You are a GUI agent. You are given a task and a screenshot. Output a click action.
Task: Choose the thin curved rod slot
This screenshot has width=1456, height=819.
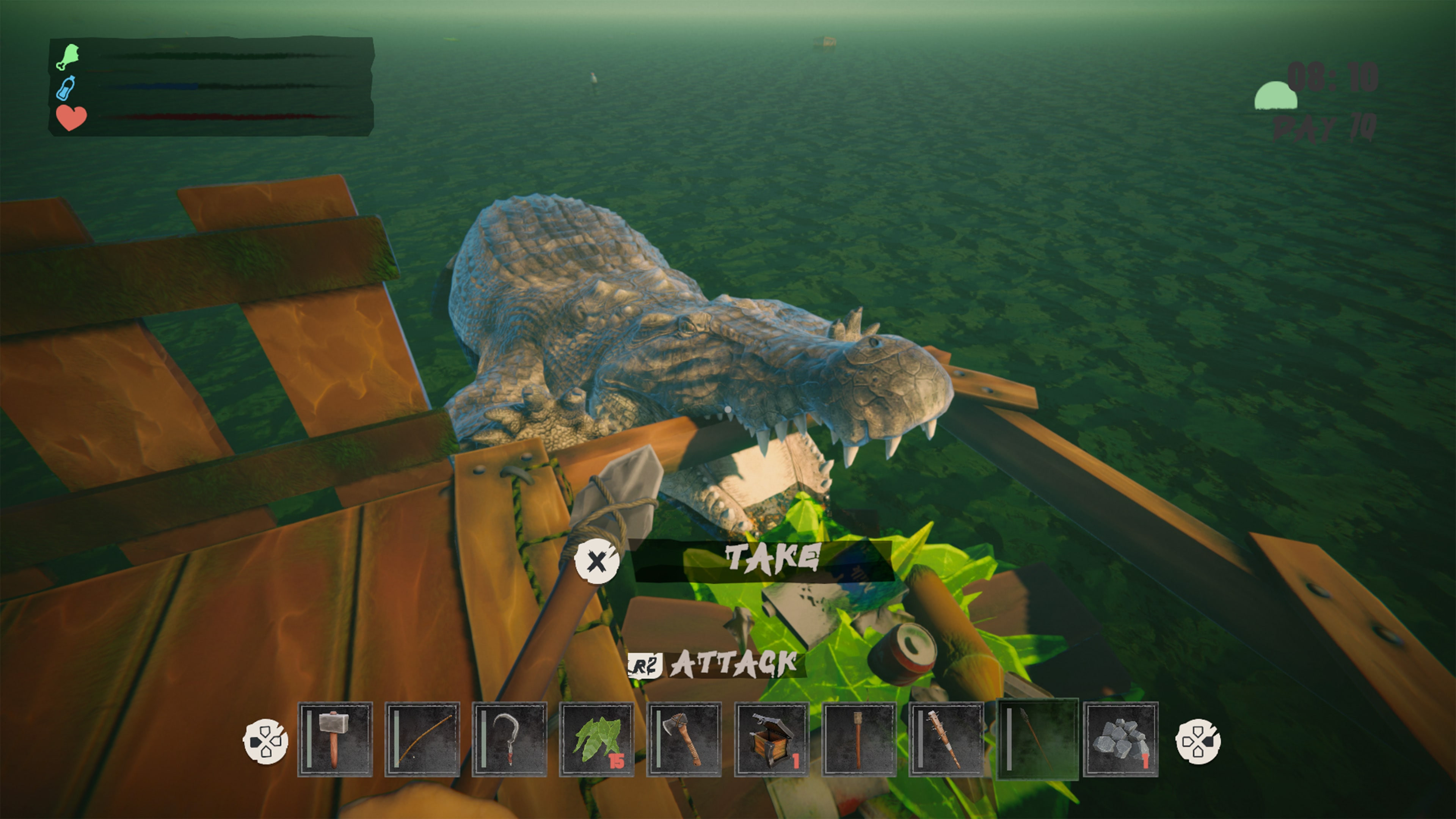422,739
